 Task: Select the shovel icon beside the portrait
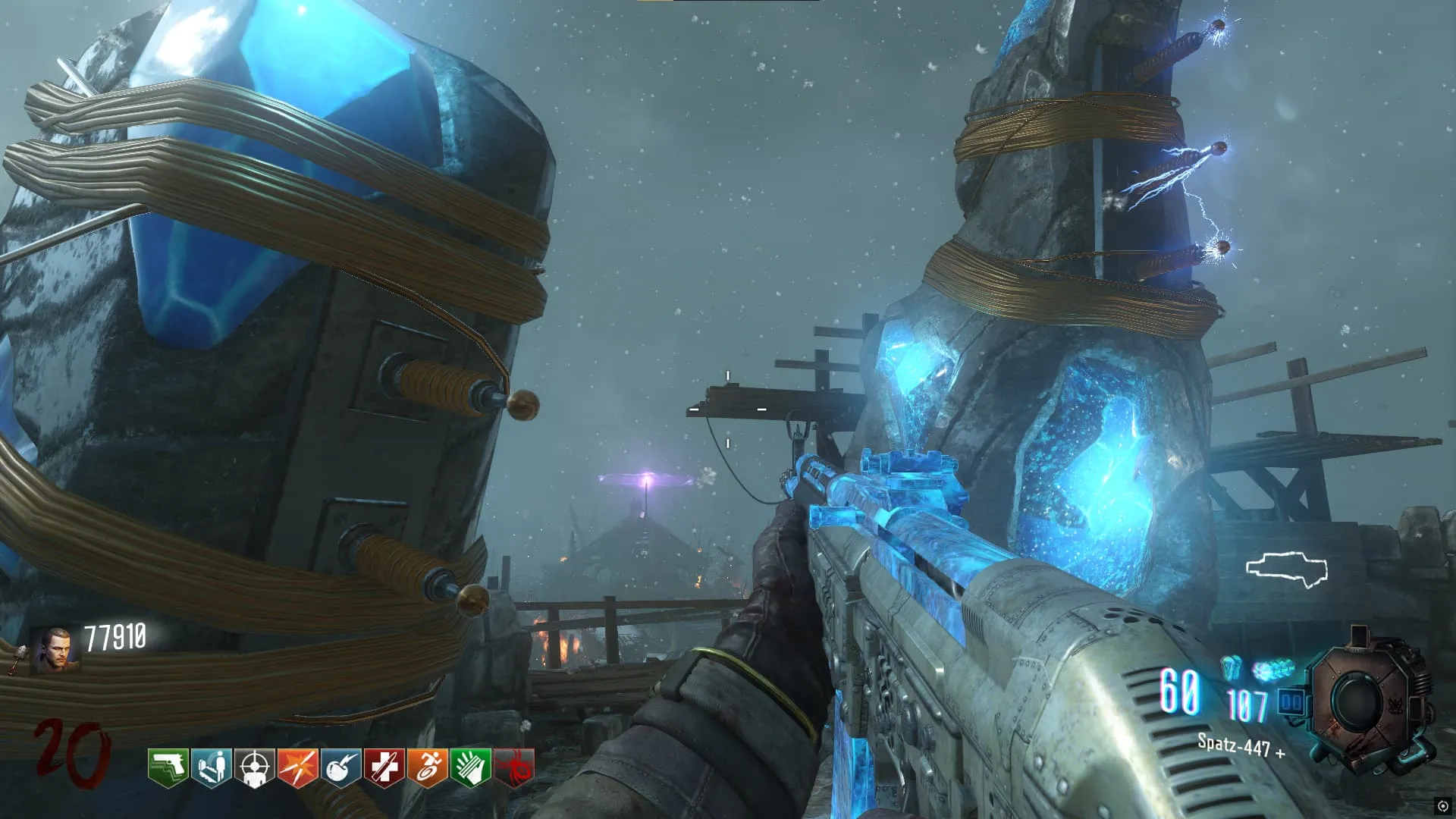click(x=17, y=657)
